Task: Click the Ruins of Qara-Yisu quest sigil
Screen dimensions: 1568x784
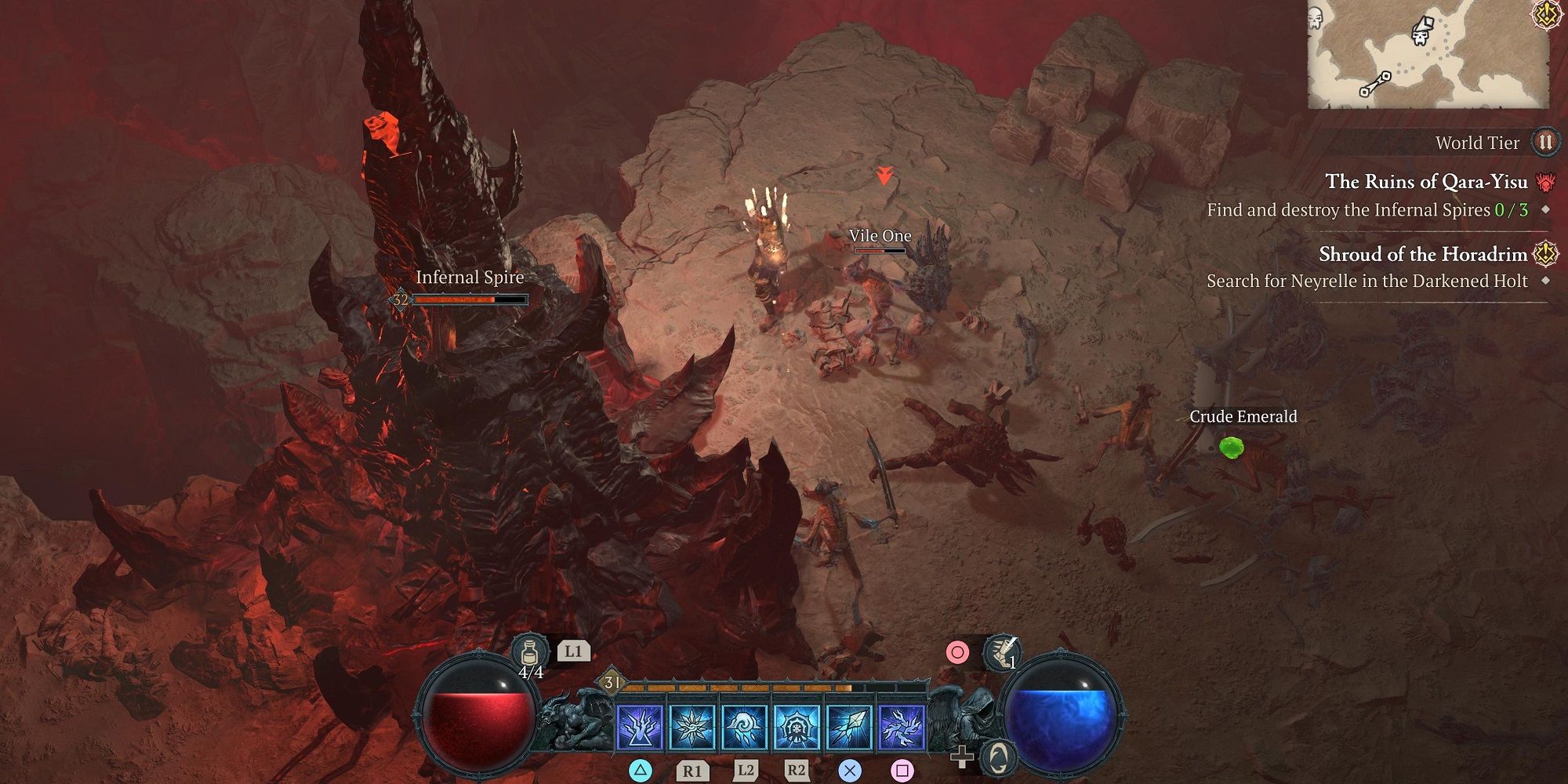Action: 1544,182
